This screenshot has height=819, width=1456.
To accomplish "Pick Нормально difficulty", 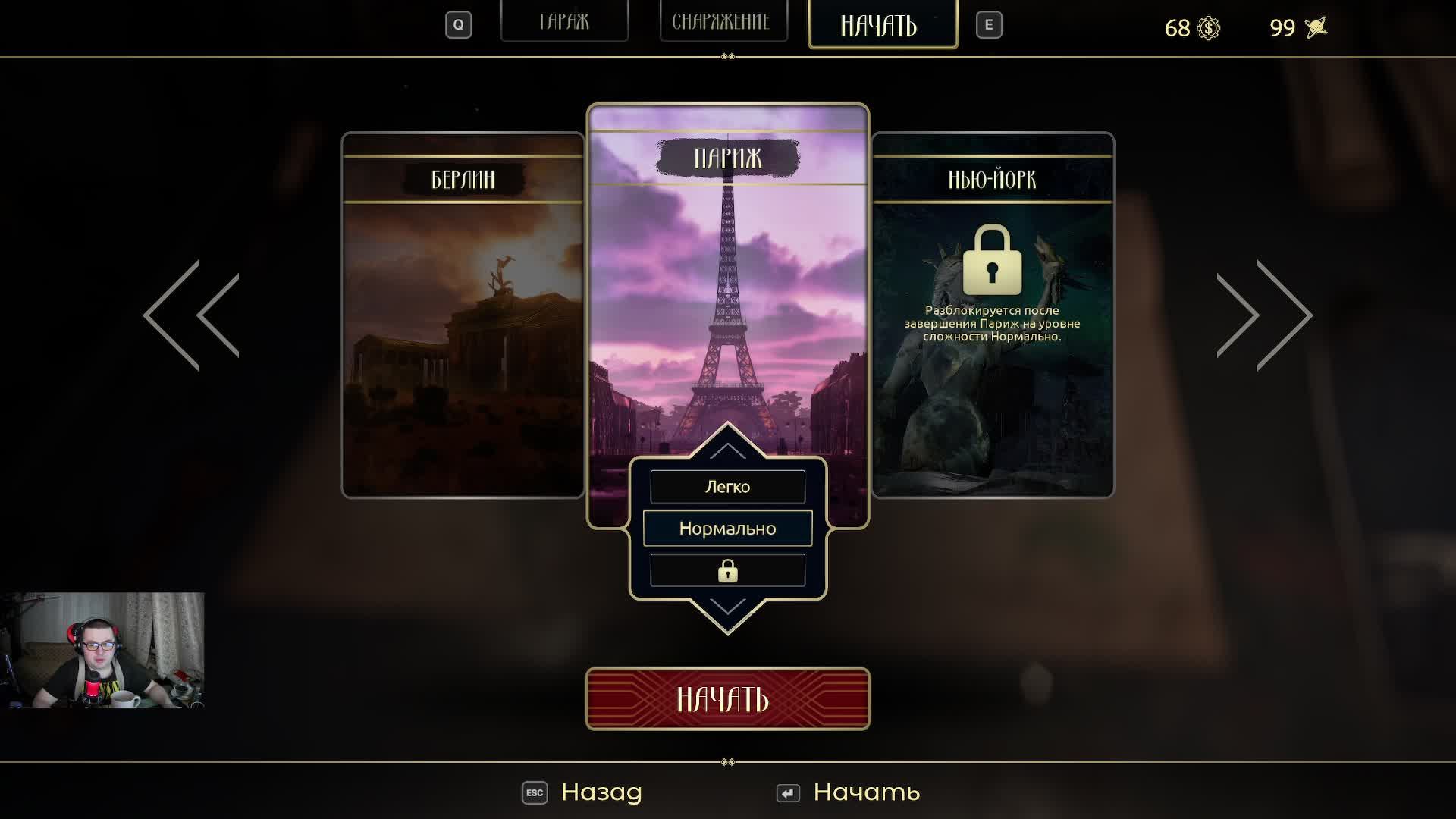I will [x=727, y=529].
